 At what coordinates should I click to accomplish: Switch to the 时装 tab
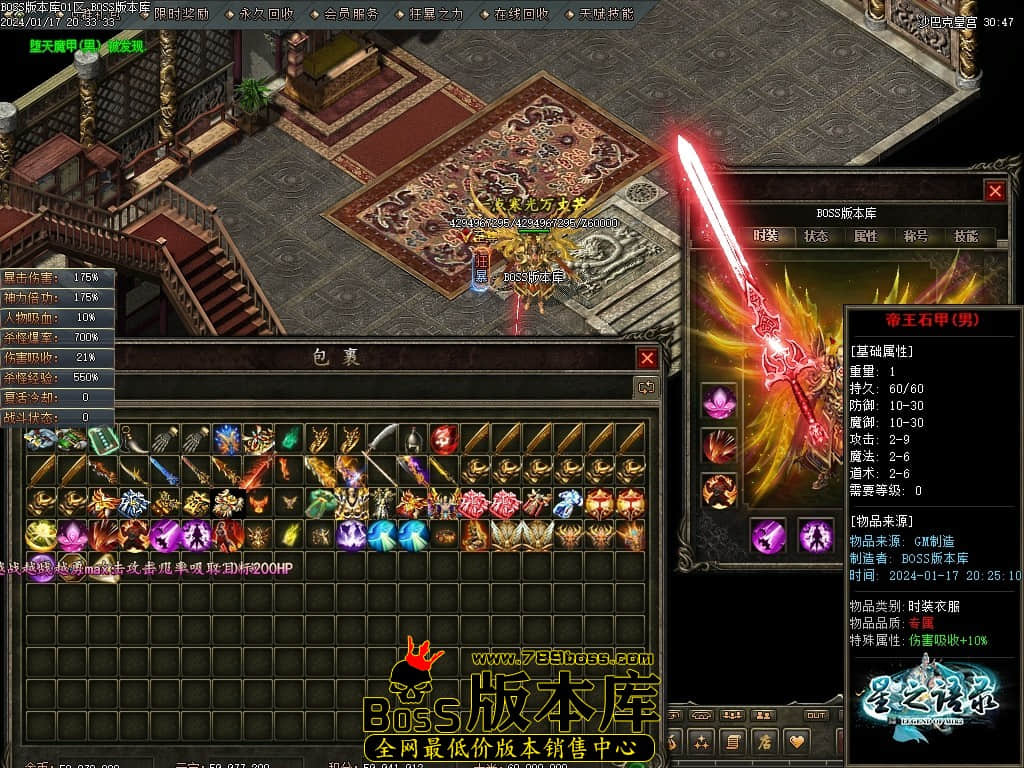(766, 236)
